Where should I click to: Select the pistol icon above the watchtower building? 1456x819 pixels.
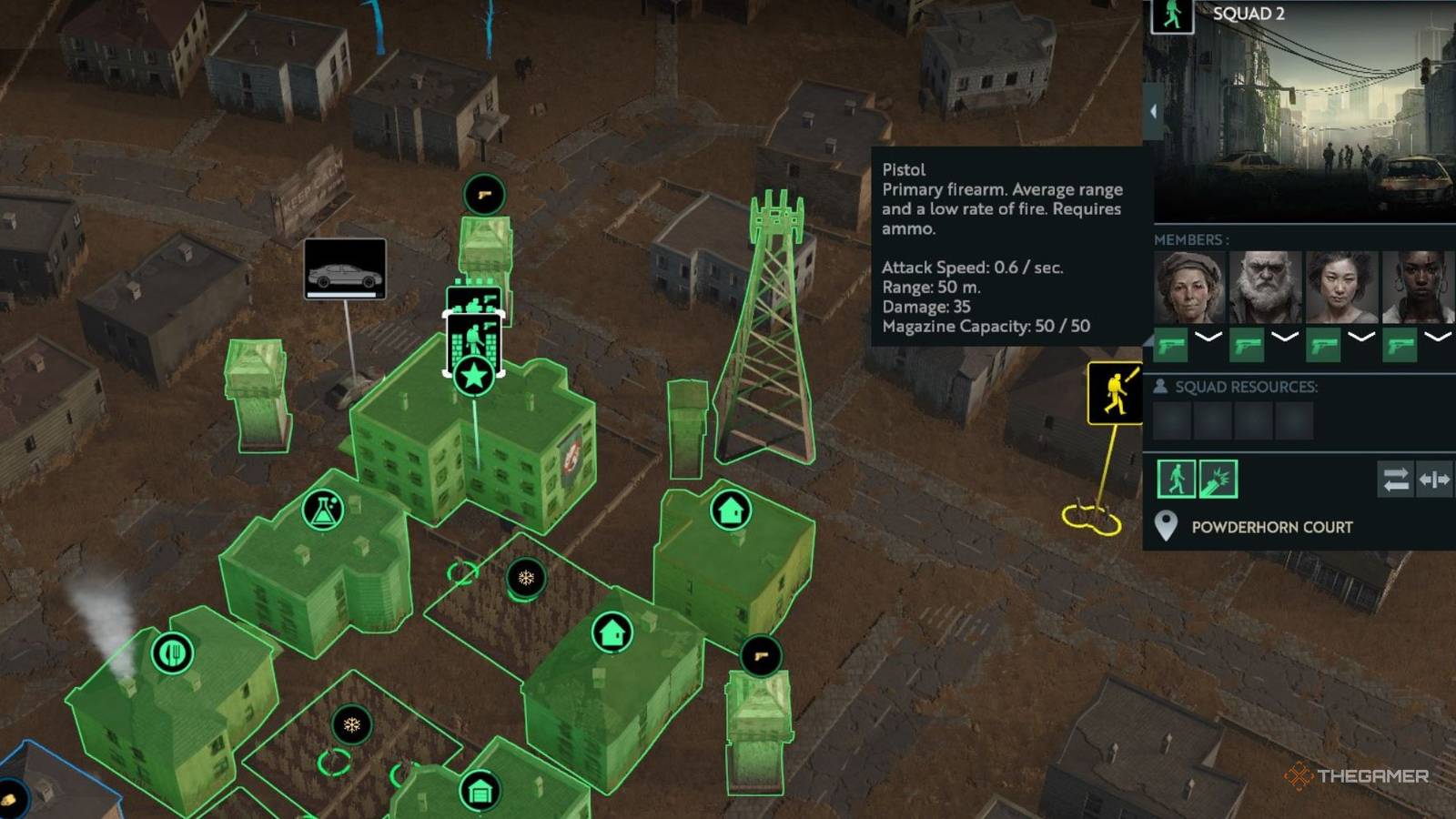coord(485,193)
